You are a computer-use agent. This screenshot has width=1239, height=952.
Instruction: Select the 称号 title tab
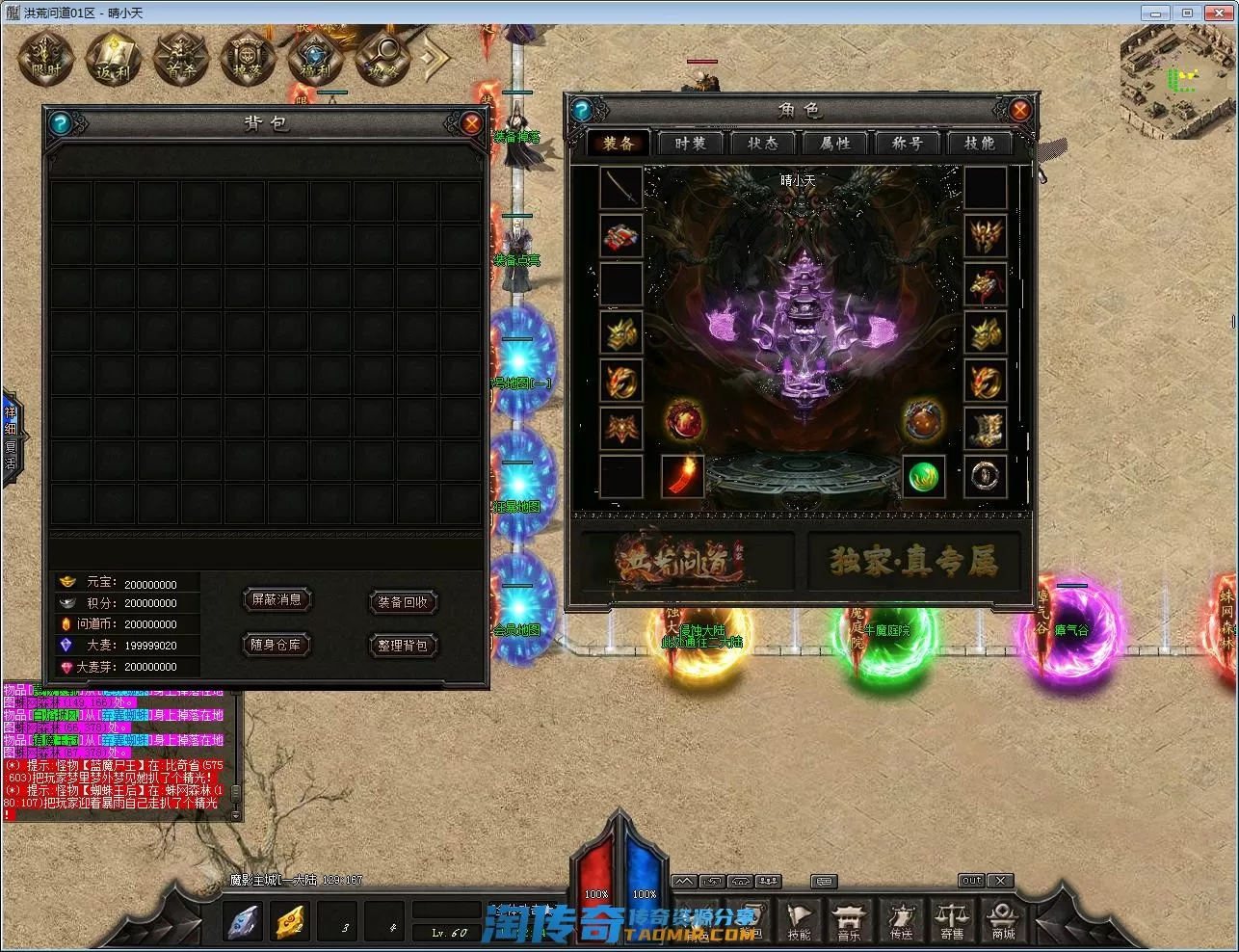908,144
